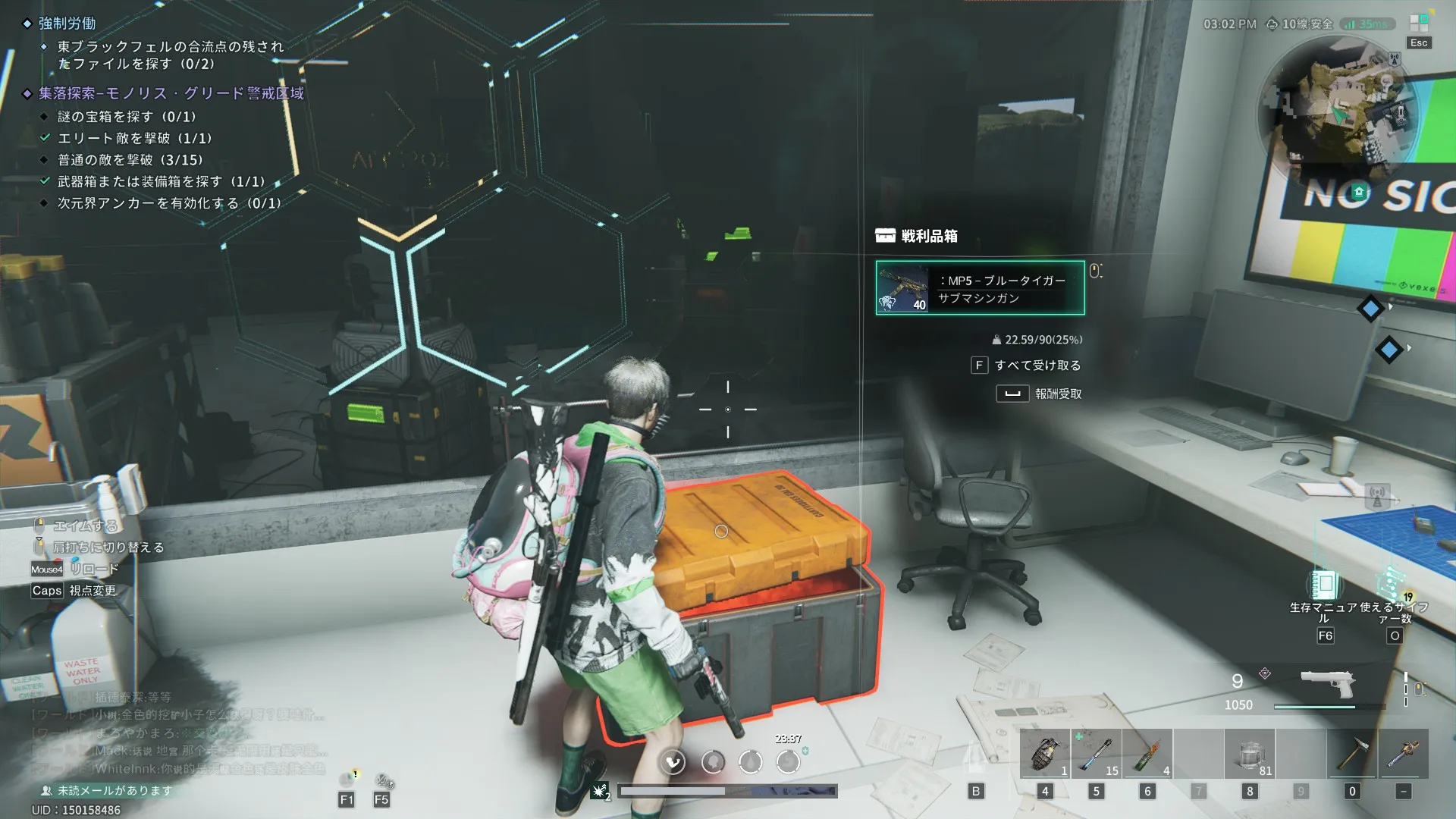Open the 強制労働 quest tracker entry
The width and height of the screenshot is (1456, 819).
click(67, 24)
